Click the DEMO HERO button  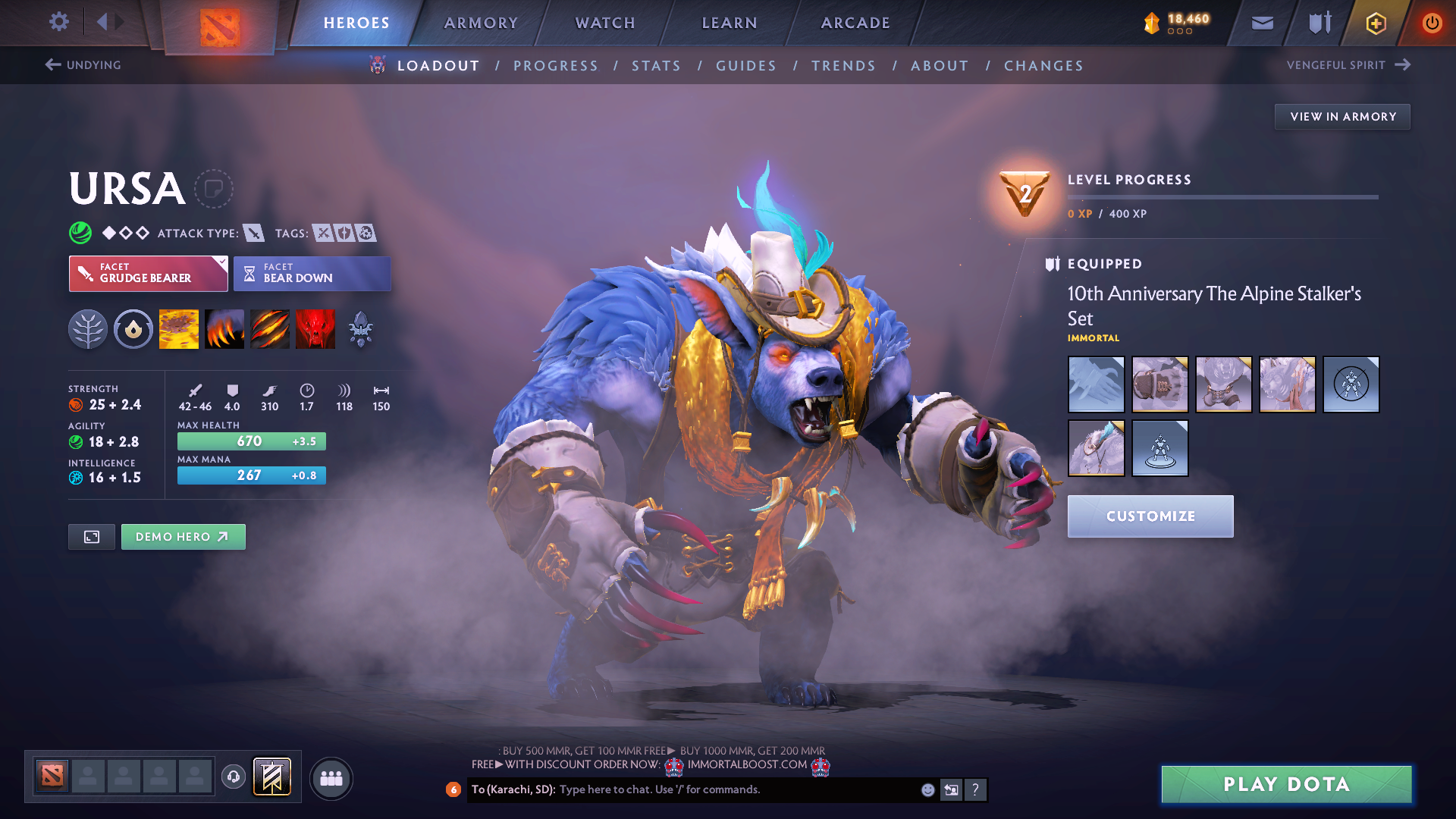pos(183,536)
